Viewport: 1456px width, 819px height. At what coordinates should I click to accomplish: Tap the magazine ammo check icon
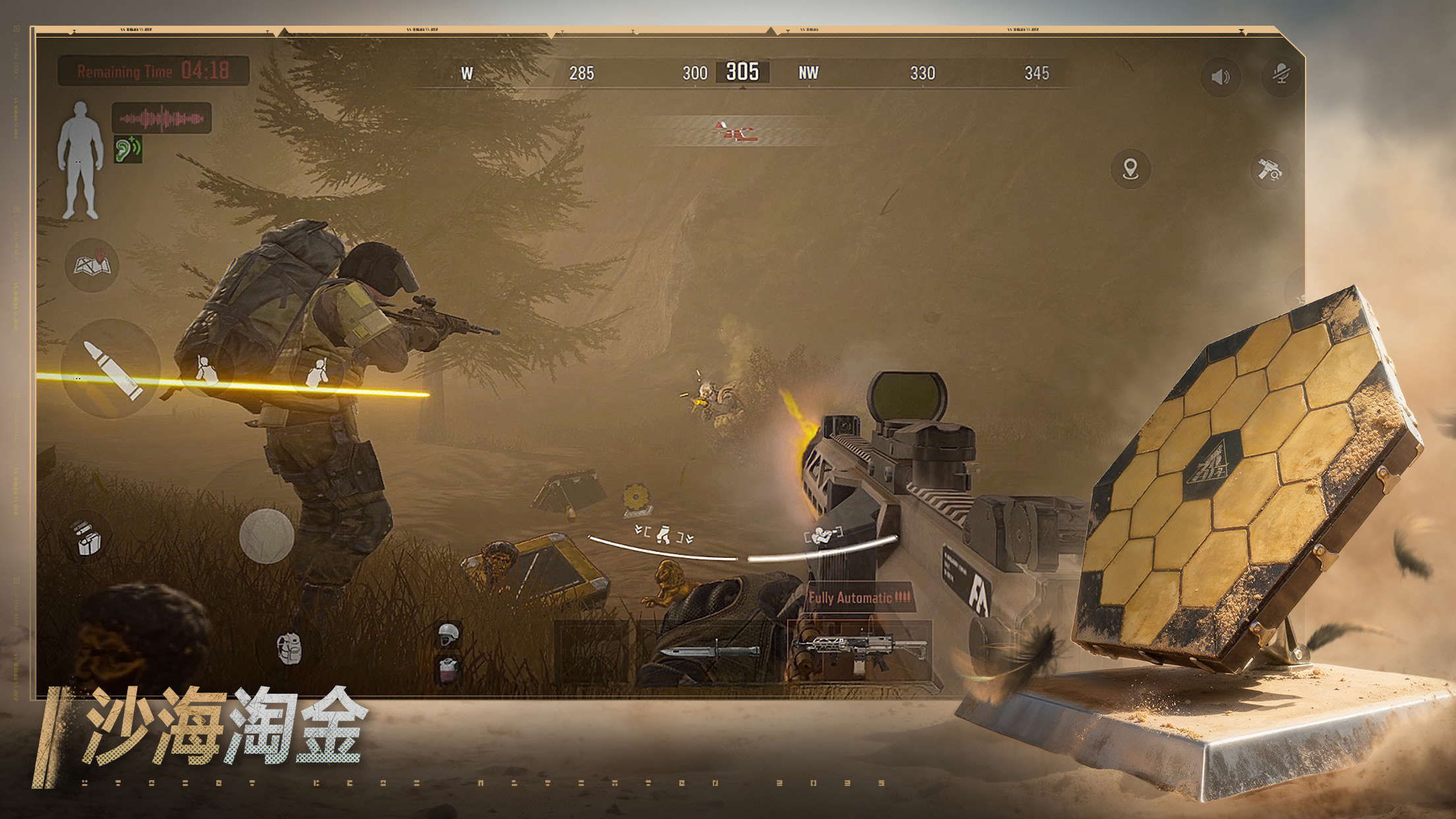click(87, 537)
